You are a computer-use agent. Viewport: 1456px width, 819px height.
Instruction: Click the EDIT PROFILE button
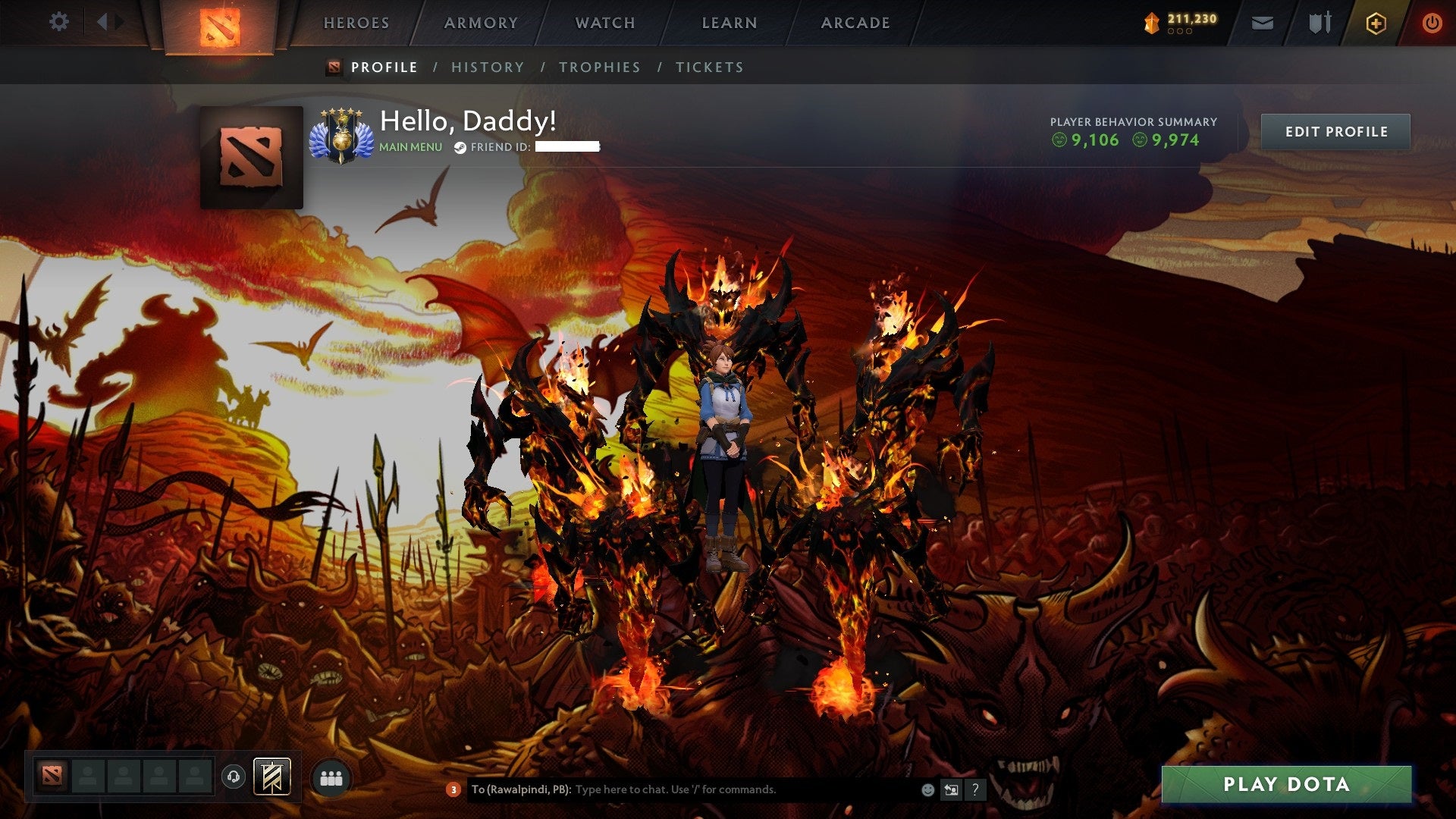point(1335,130)
